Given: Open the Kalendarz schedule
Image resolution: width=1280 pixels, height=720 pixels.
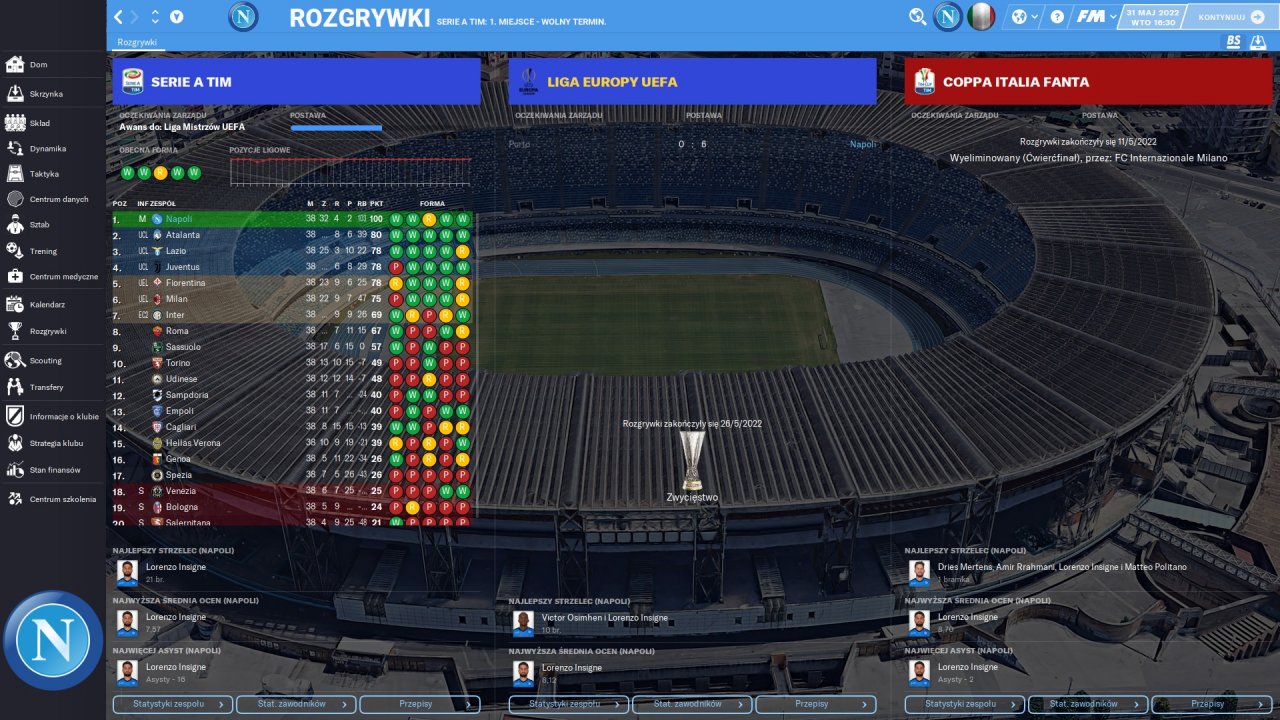Looking at the screenshot, I should coord(47,304).
